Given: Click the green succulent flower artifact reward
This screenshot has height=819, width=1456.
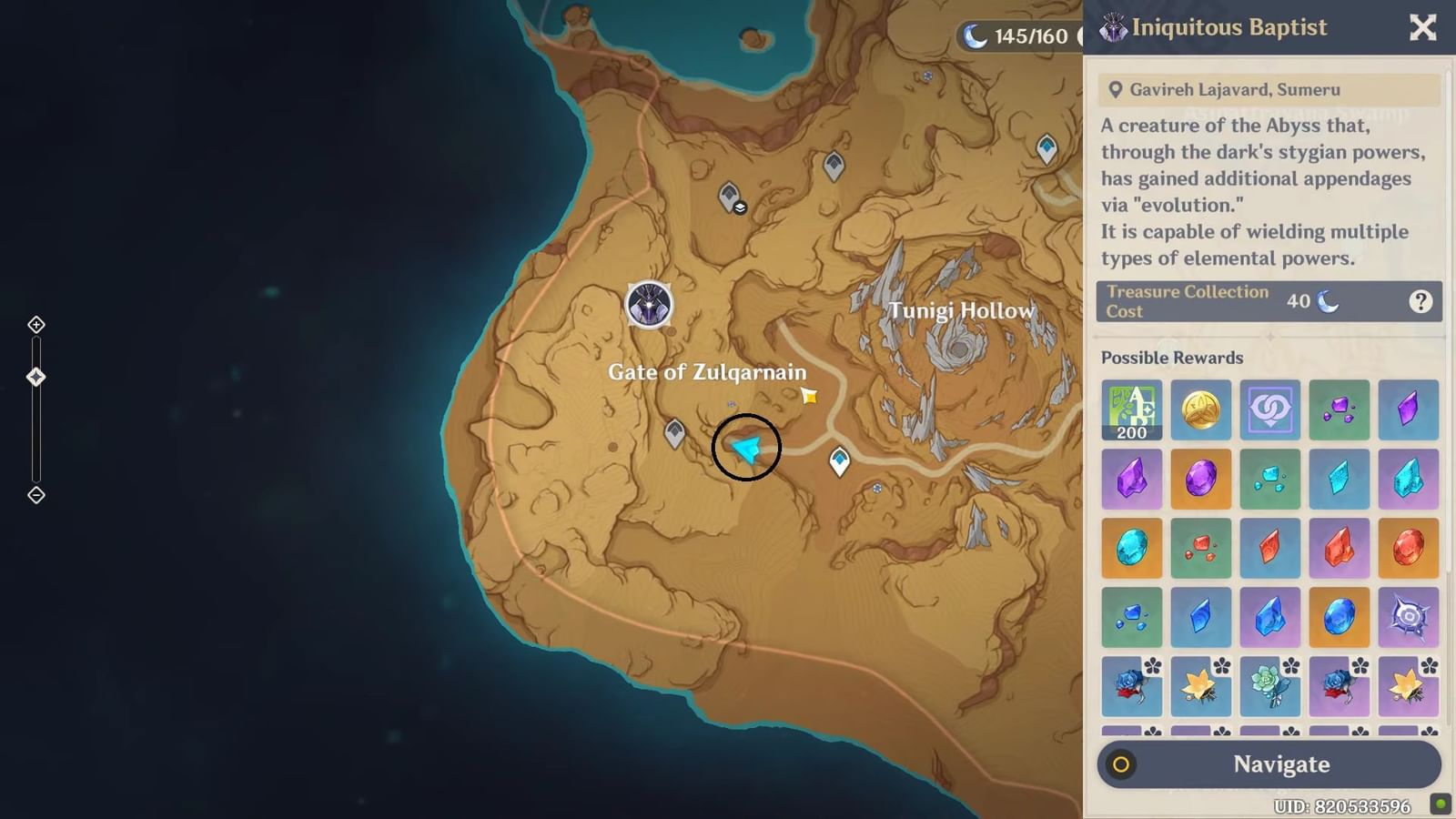Looking at the screenshot, I should [1270, 686].
